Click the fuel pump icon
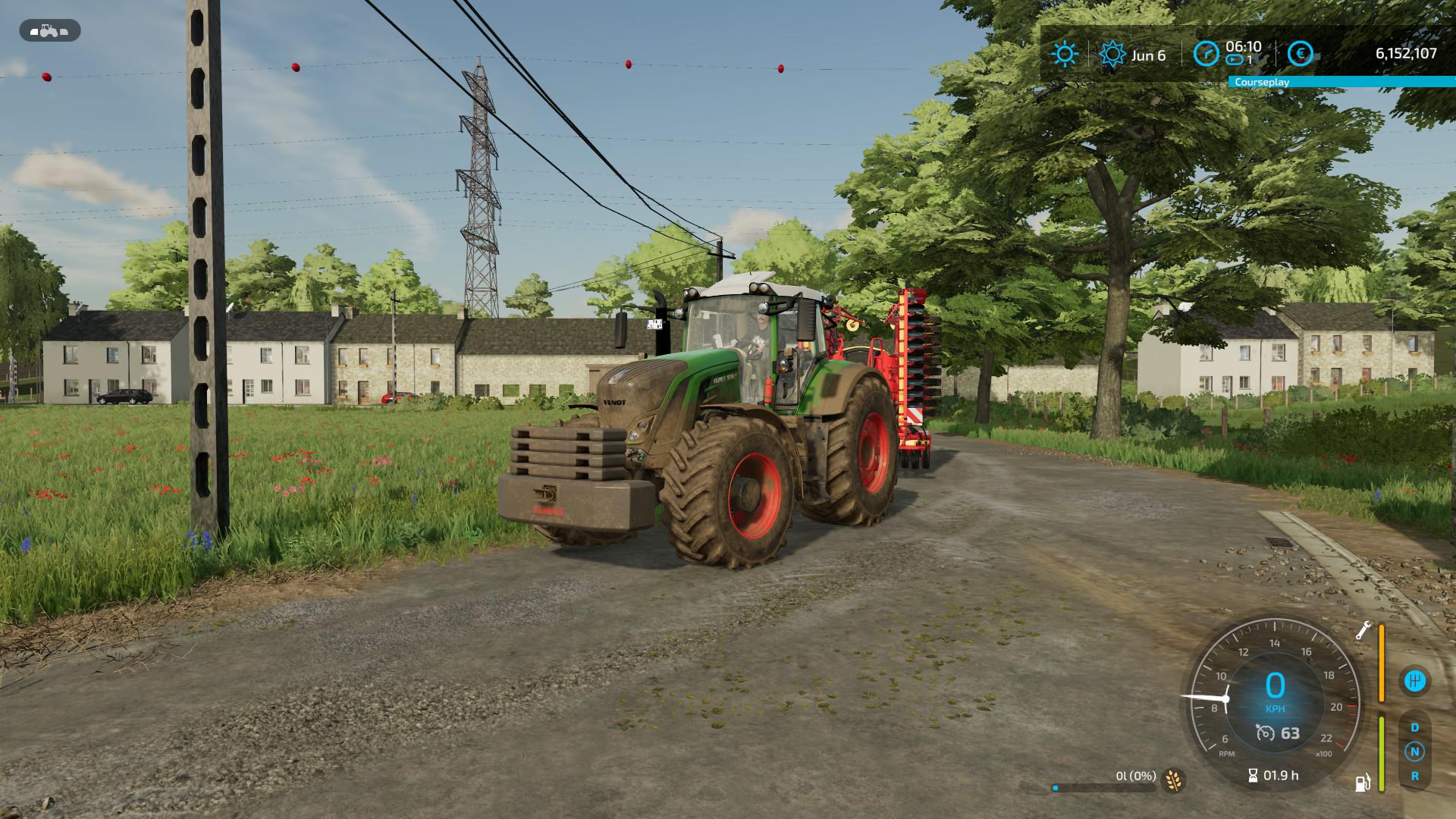 1363,783
